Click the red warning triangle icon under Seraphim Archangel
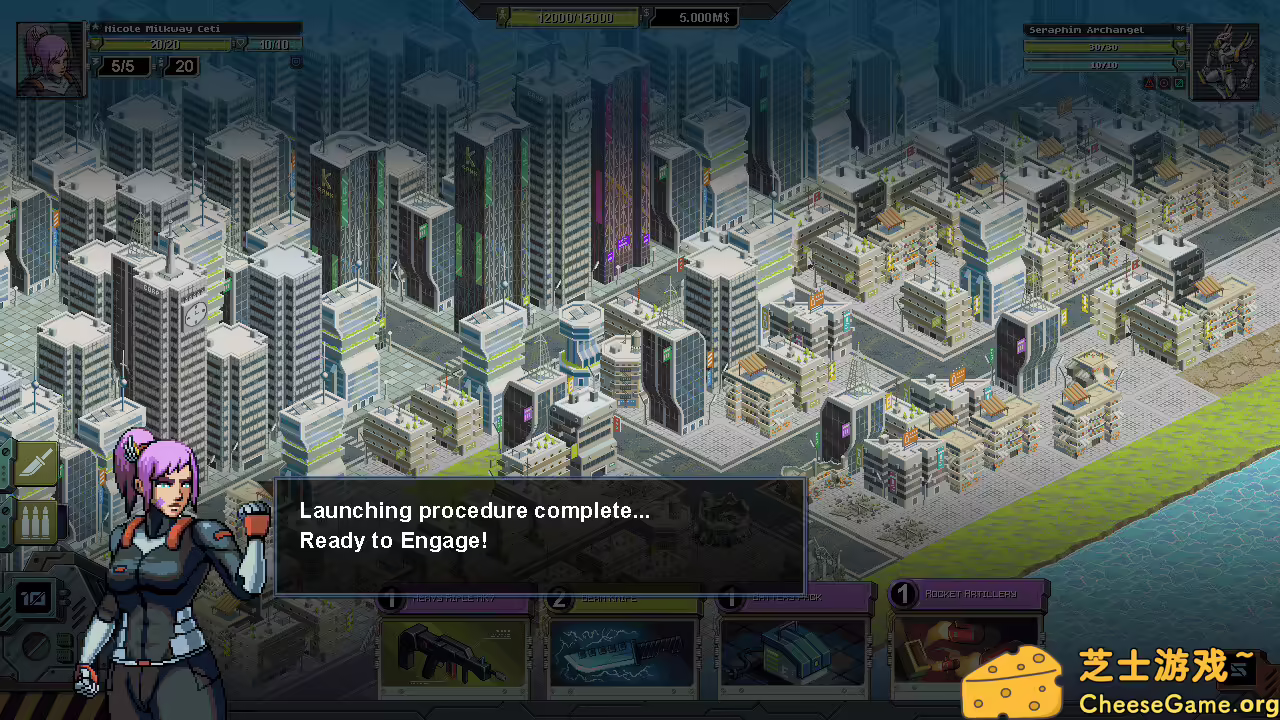The image size is (1280, 720). coord(1149,83)
